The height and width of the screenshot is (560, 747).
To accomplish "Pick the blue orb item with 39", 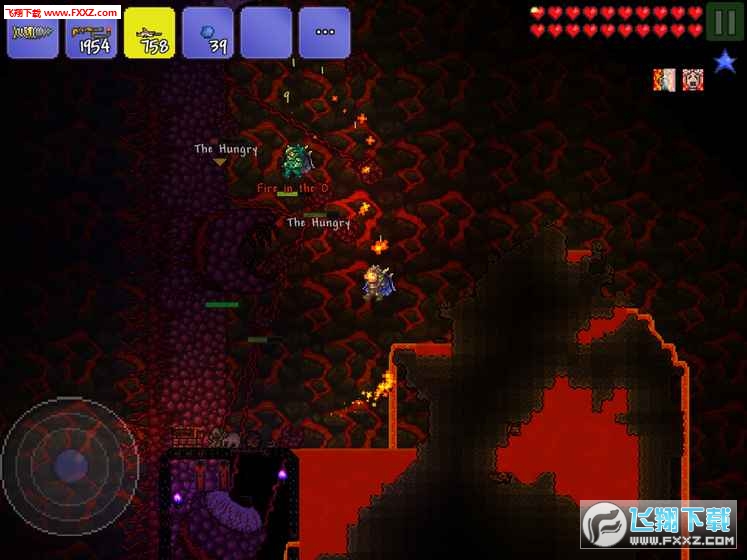I will click(208, 33).
